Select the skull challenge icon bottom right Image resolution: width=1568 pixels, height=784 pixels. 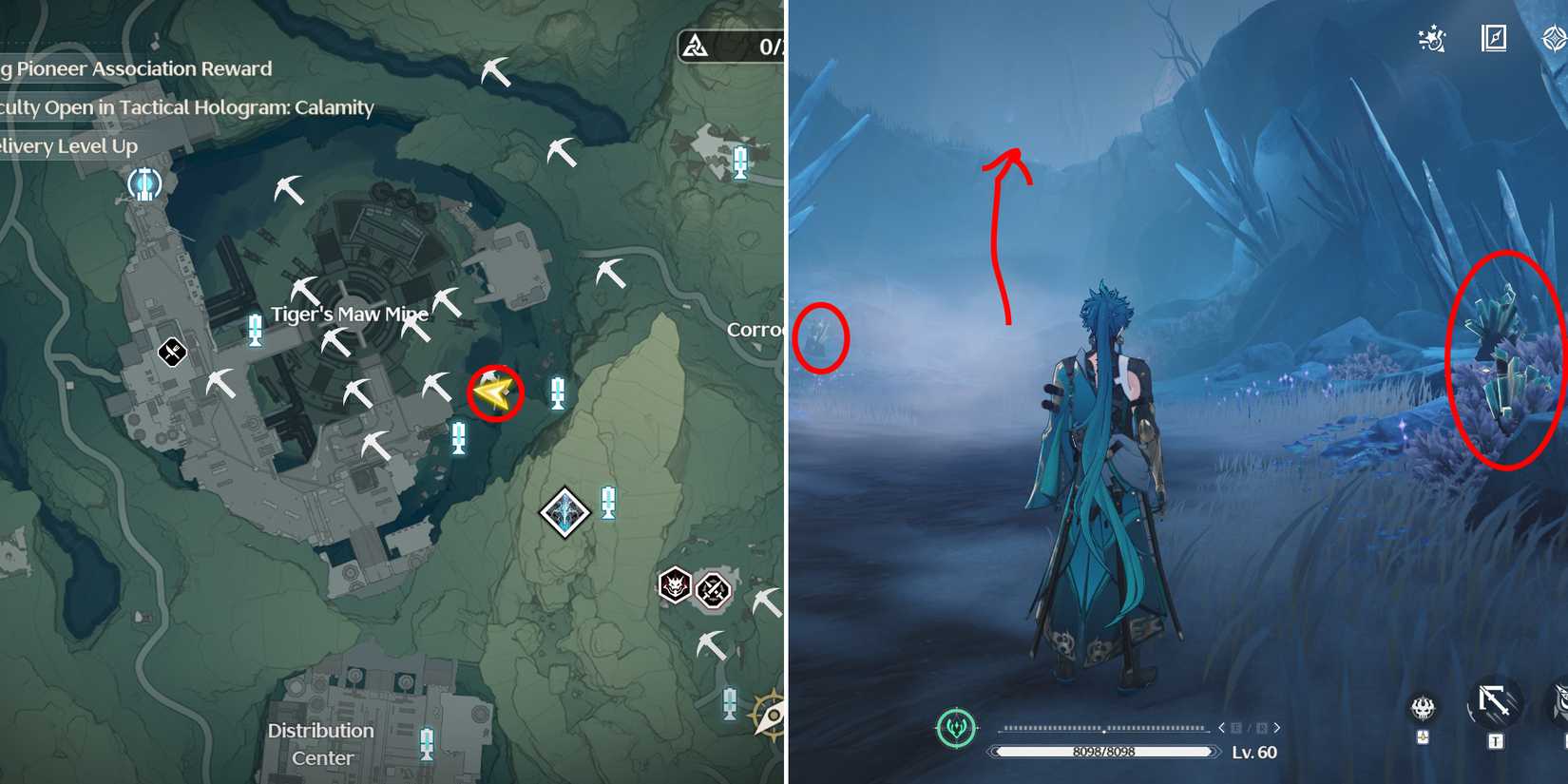[1422, 708]
